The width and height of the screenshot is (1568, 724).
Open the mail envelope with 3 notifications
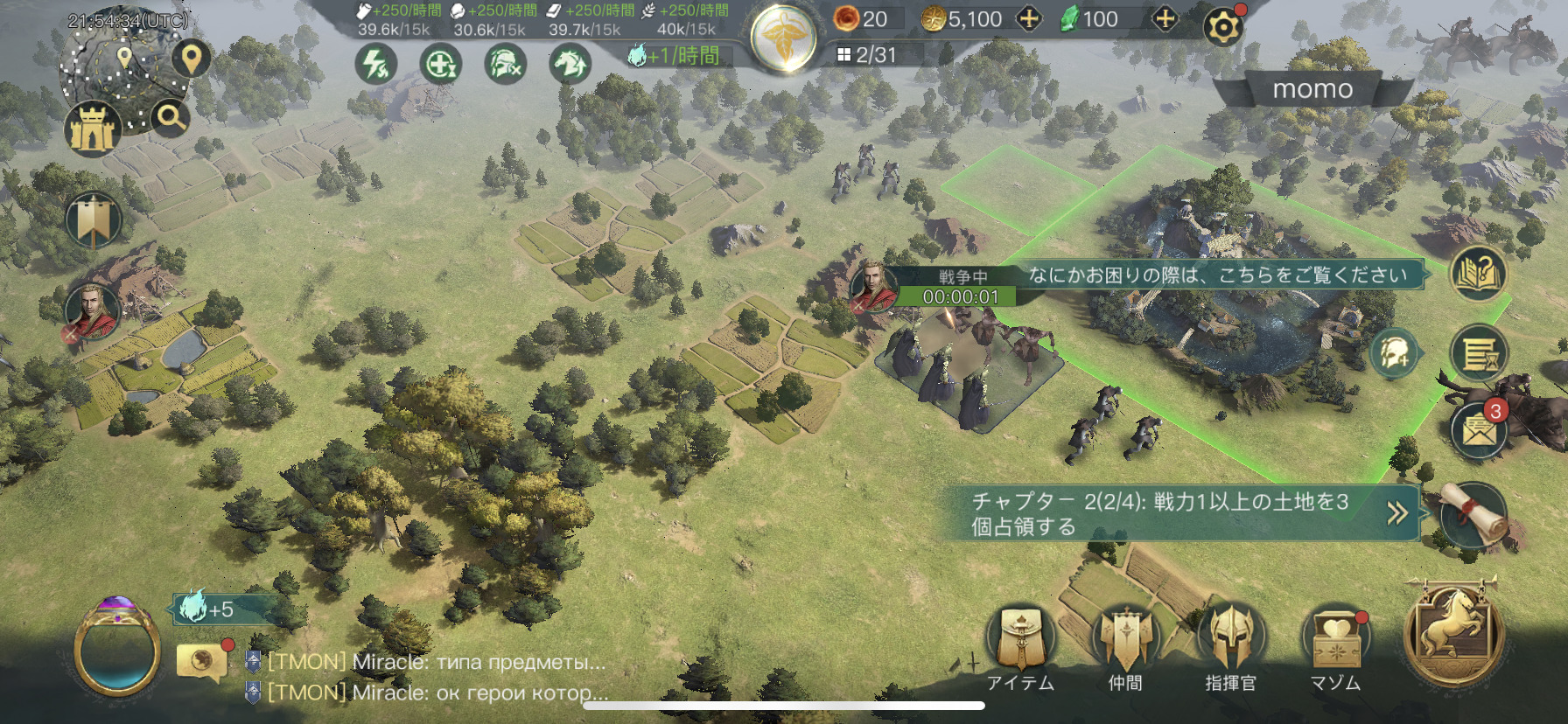click(1478, 430)
